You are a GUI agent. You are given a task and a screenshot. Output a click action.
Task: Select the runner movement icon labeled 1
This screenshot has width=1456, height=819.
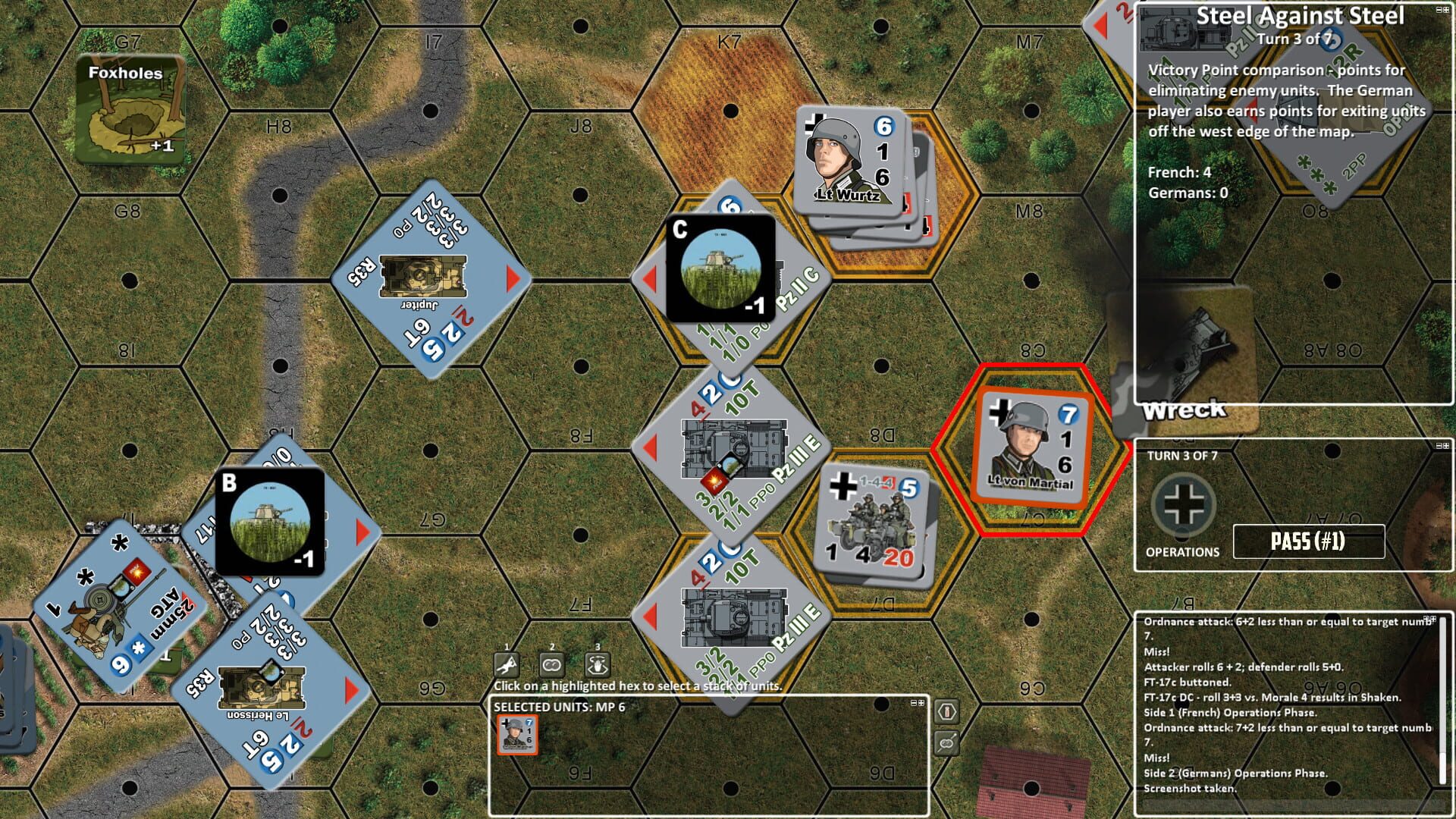pos(507,665)
